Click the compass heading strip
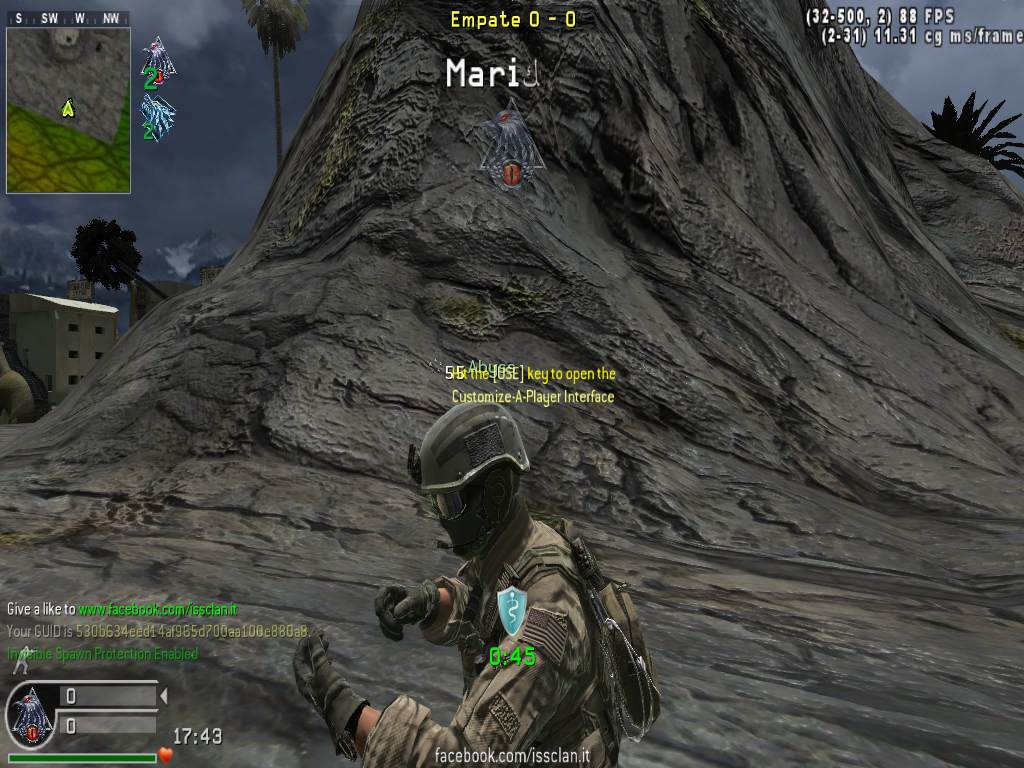This screenshot has width=1024, height=768. 68,18
